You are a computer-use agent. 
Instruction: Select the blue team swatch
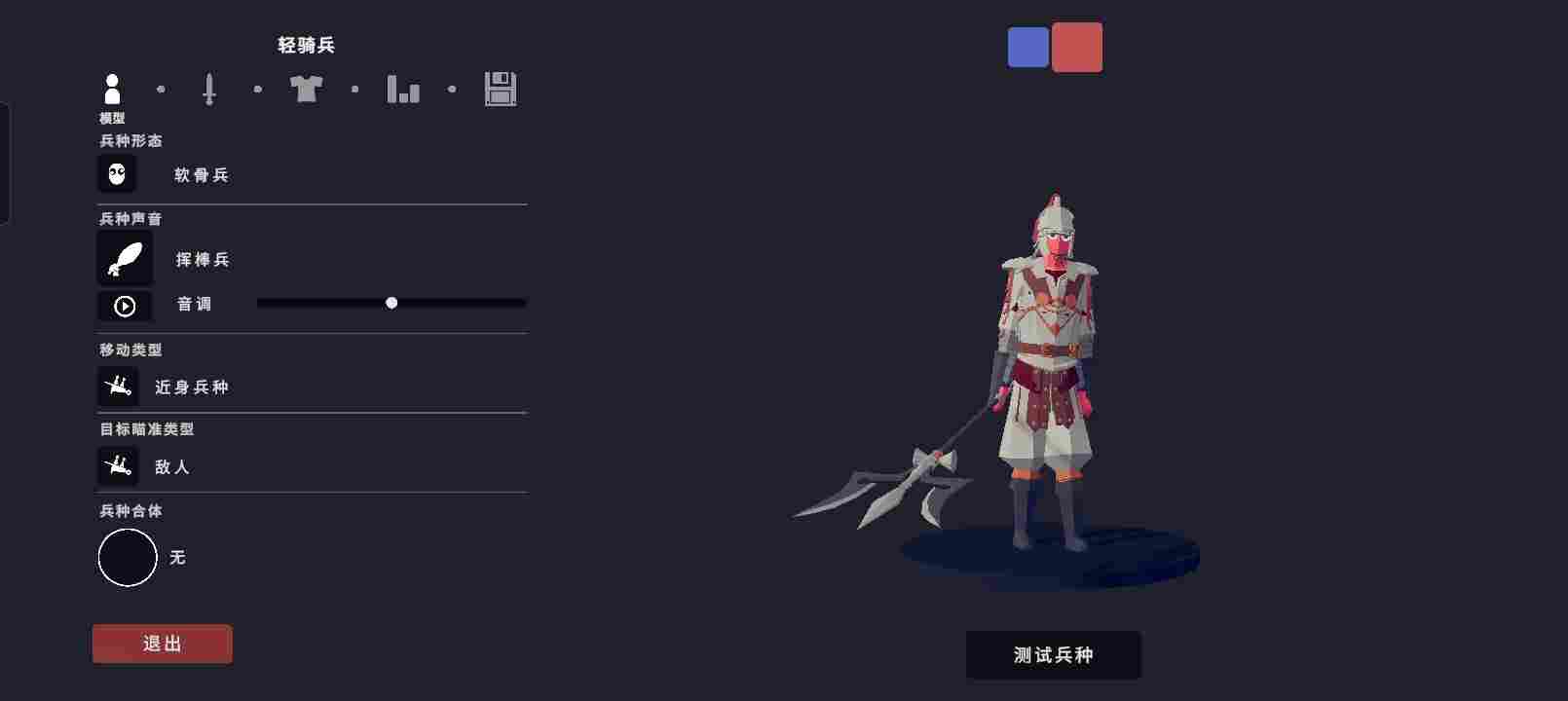(x=1027, y=46)
